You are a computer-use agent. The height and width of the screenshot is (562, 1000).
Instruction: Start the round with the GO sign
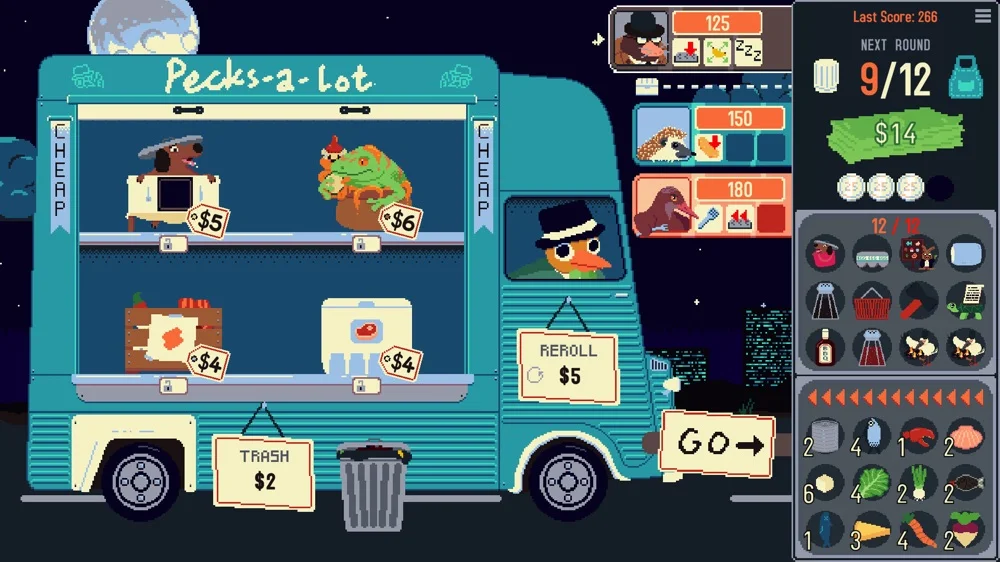coord(716,443)
